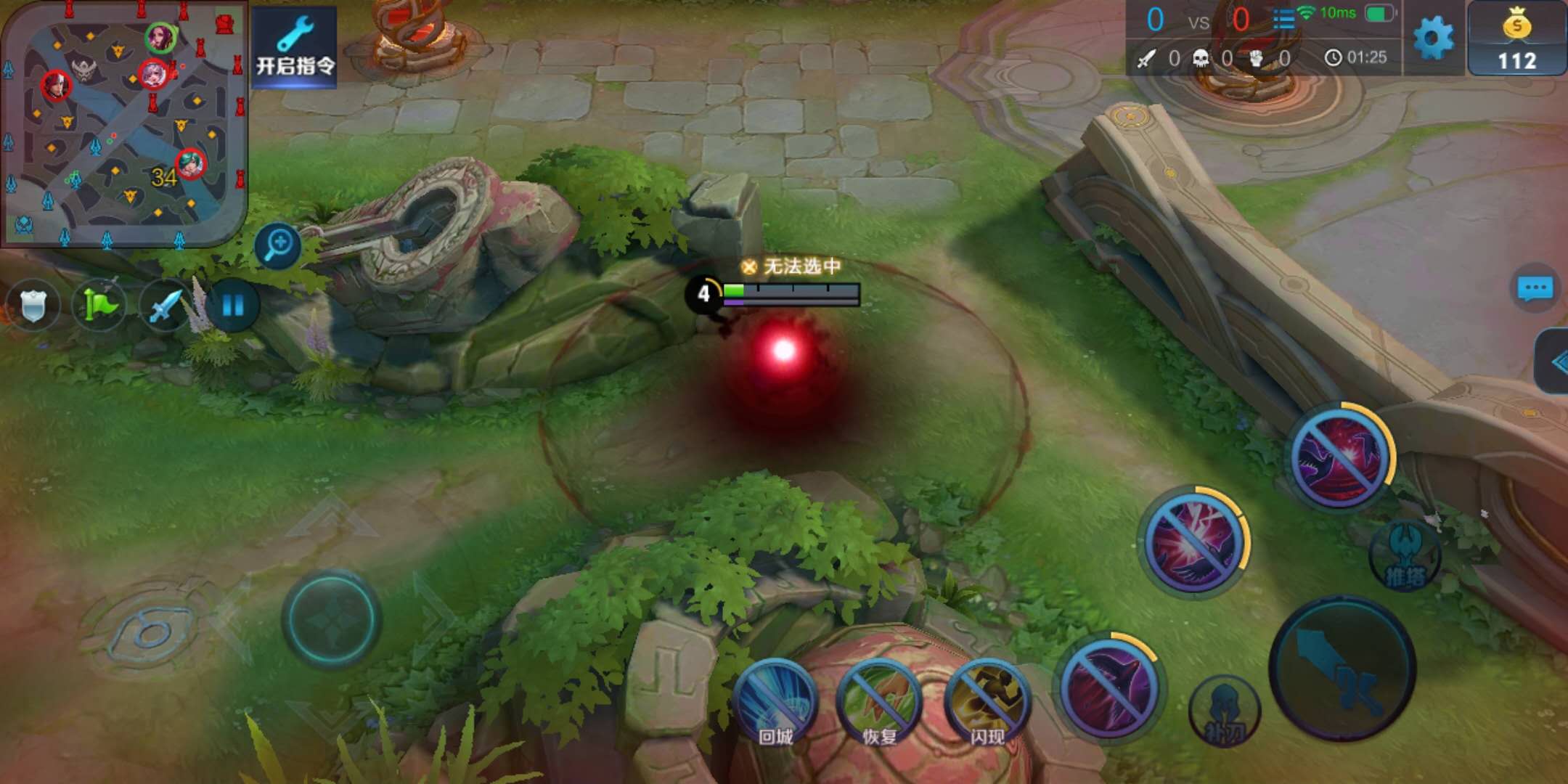Pause the game with the pause button
1568x784 pixels.
[x=232, y=305]
